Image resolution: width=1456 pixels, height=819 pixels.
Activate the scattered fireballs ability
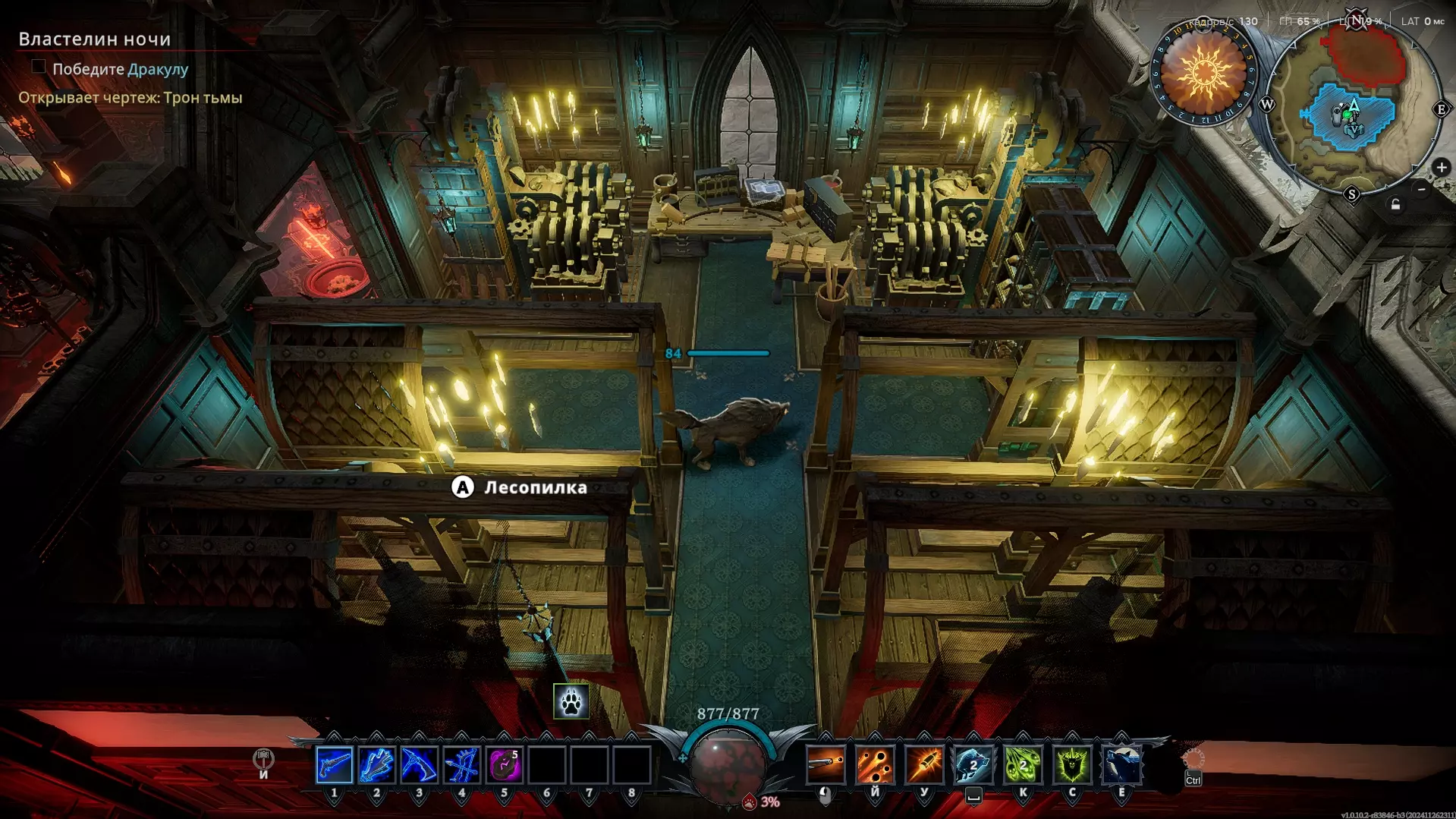coord(875,764)
